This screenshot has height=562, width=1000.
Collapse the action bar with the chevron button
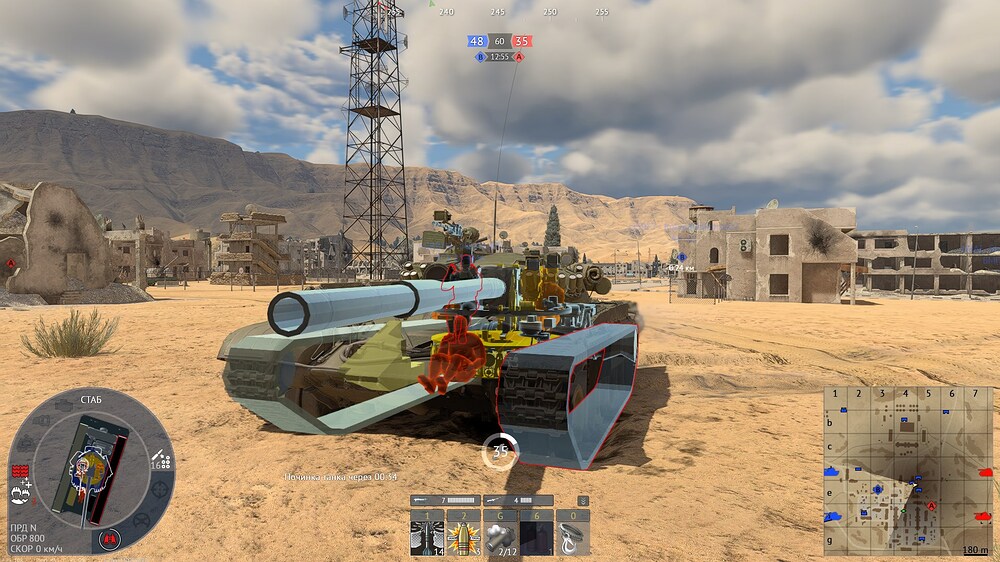(x=583, y=500)
